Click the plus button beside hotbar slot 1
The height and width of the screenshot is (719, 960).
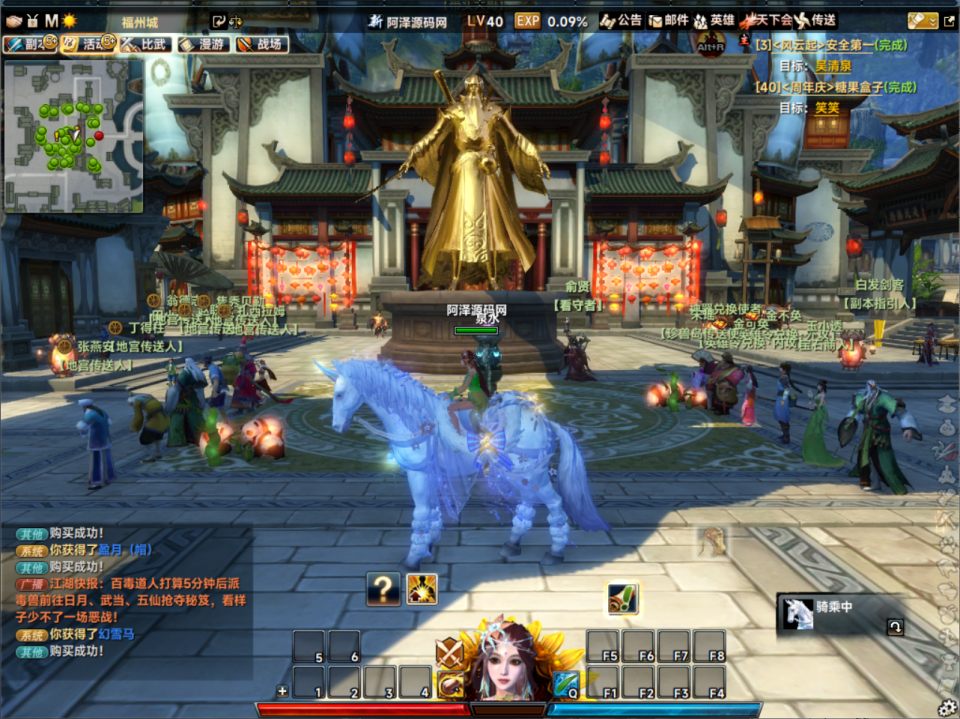click(282, 691)
